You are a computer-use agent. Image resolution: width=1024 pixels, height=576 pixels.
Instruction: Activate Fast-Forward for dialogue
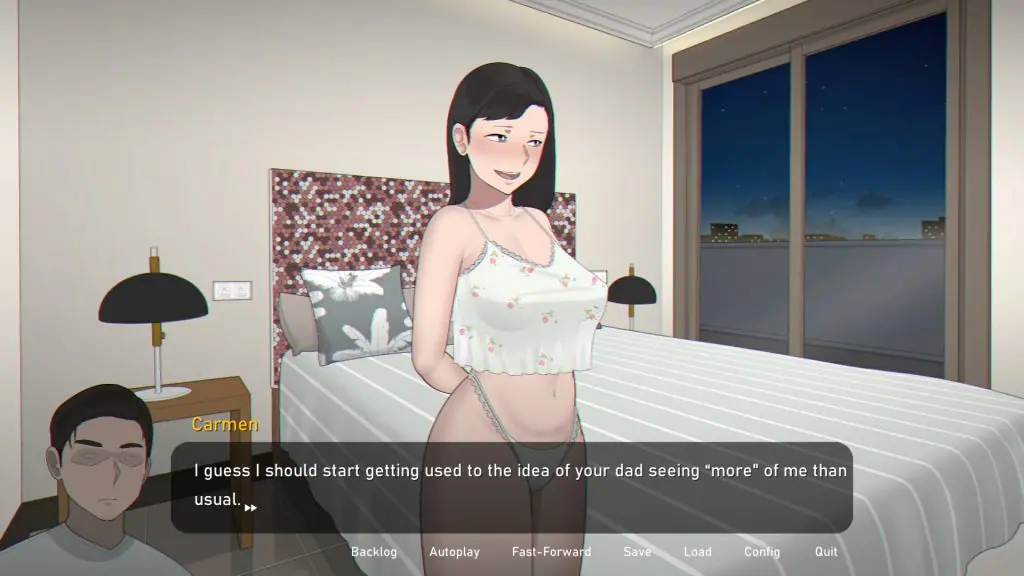pos(551,552)
